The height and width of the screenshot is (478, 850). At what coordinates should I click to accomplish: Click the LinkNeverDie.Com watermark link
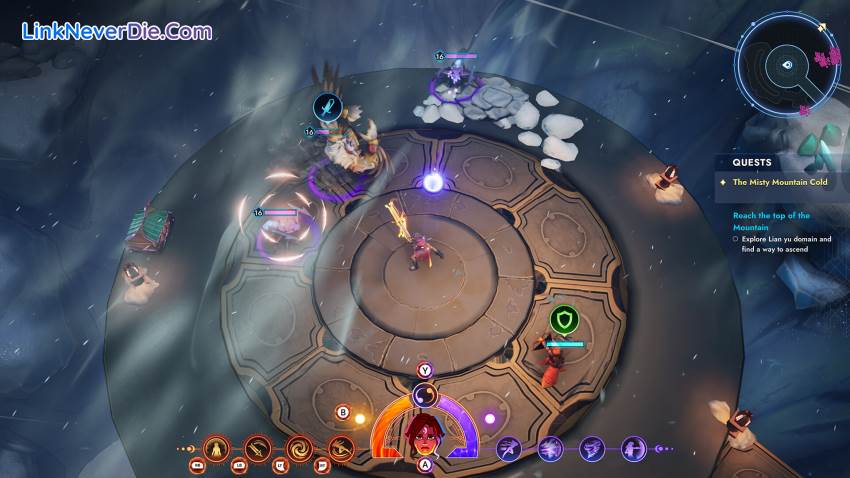pyautogui.click(x=117, y=32)
